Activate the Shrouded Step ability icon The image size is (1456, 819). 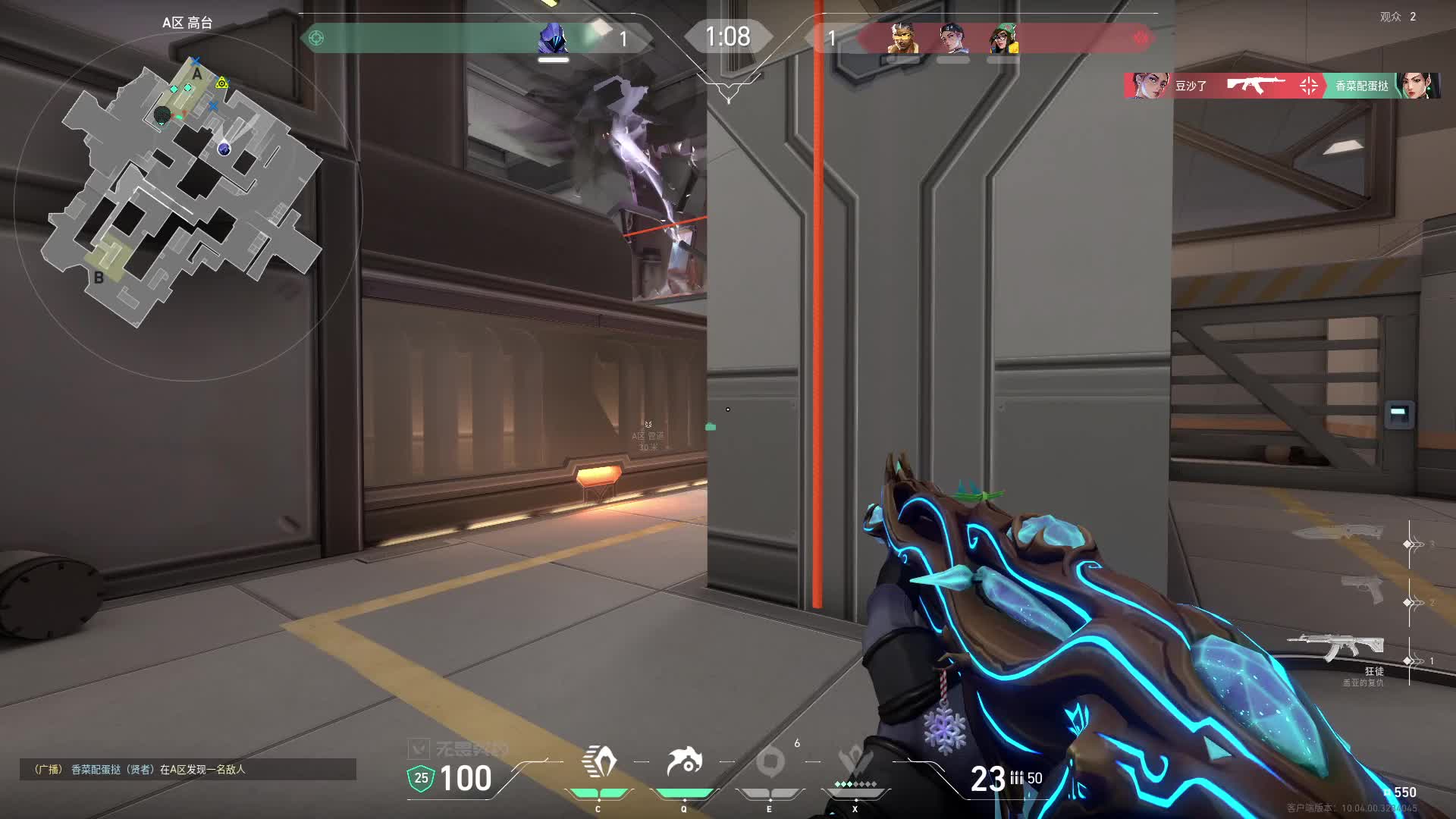tap(598, 763)
